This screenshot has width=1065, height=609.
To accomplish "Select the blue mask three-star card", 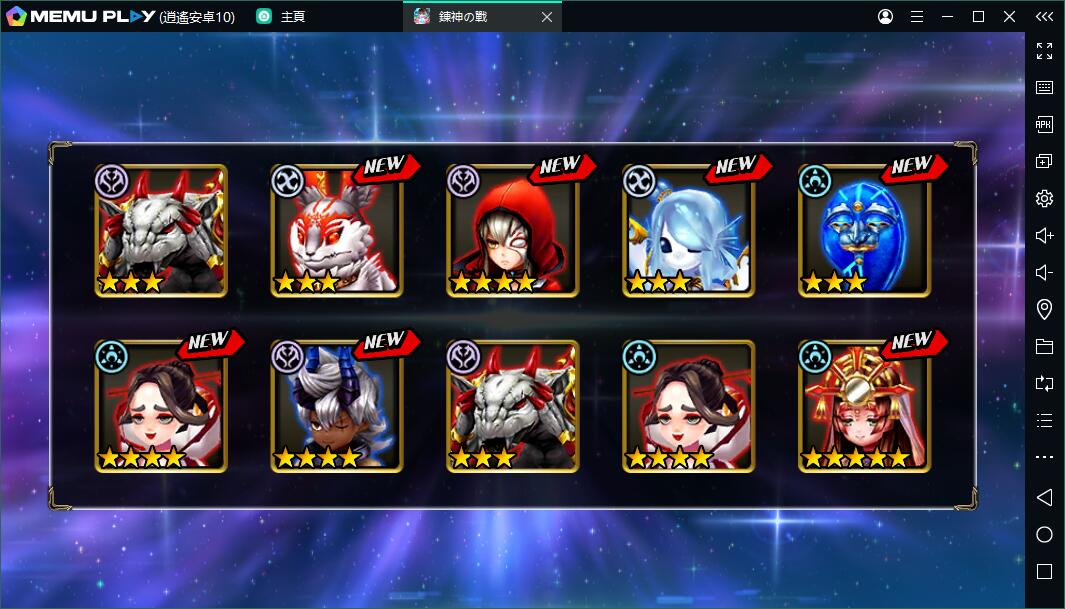I will (864, 231).
